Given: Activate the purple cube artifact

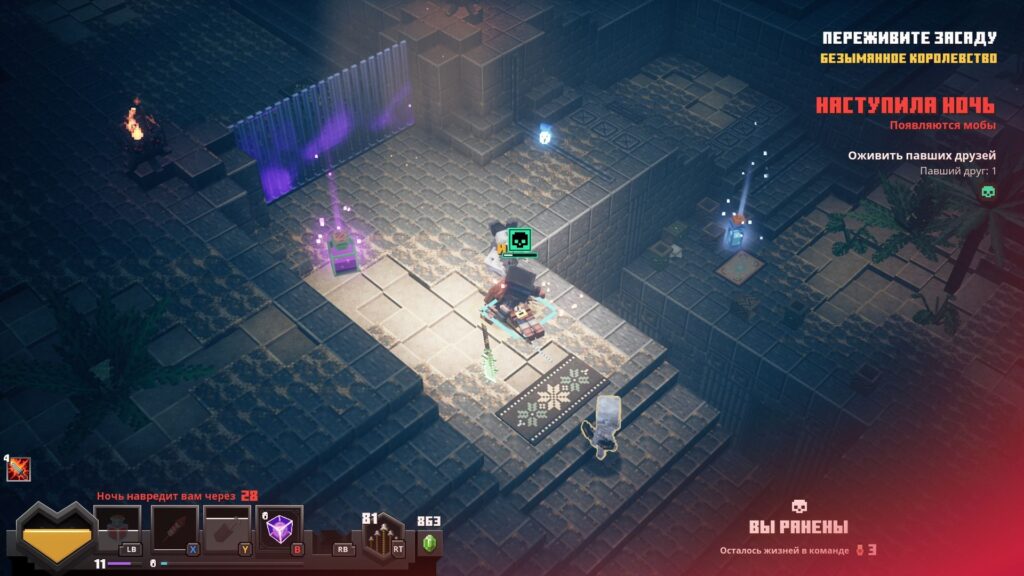Looking at the screenshot, I should coord(280,527).
